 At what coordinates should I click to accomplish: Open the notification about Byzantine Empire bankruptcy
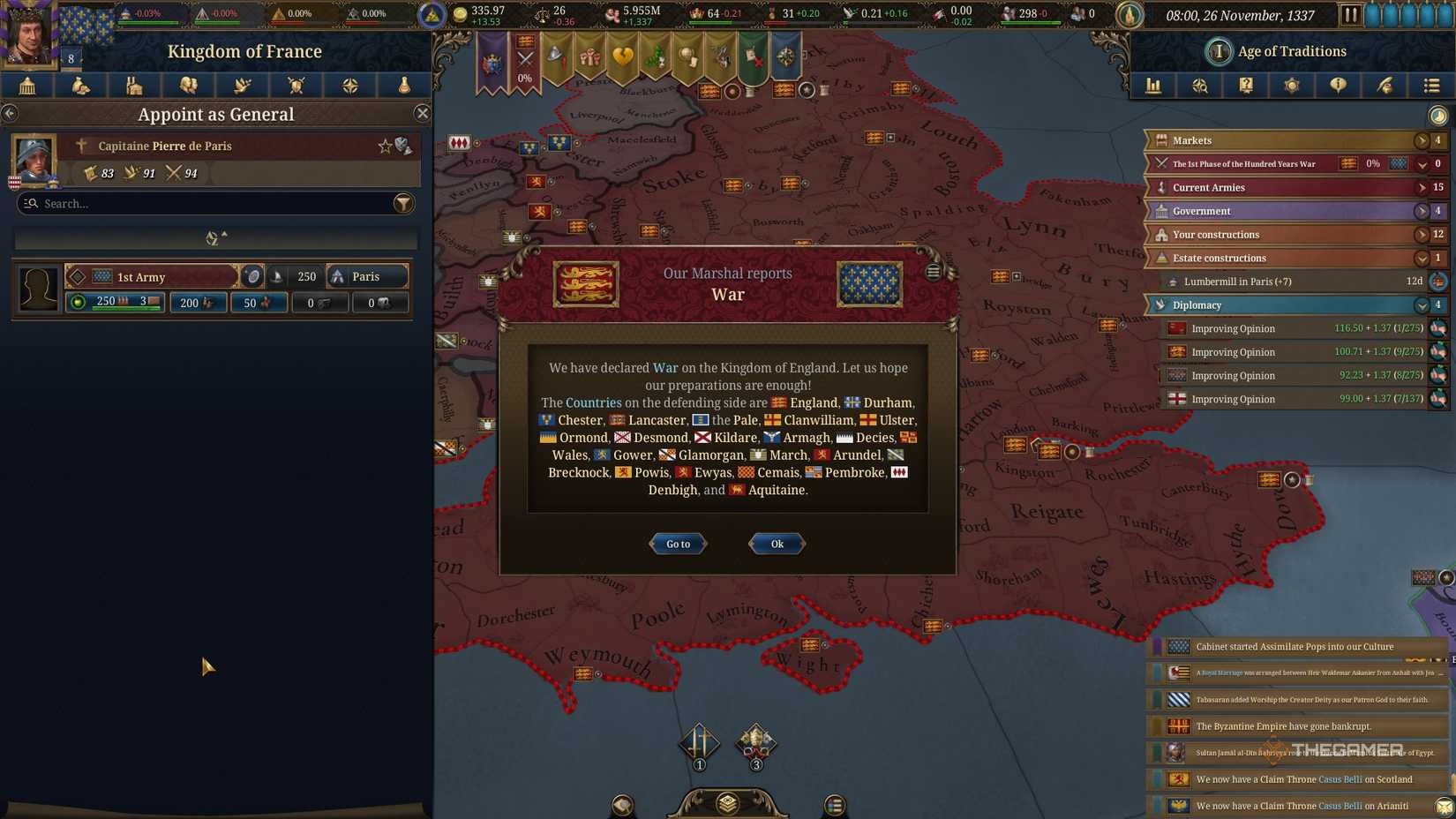(1297, 725)
